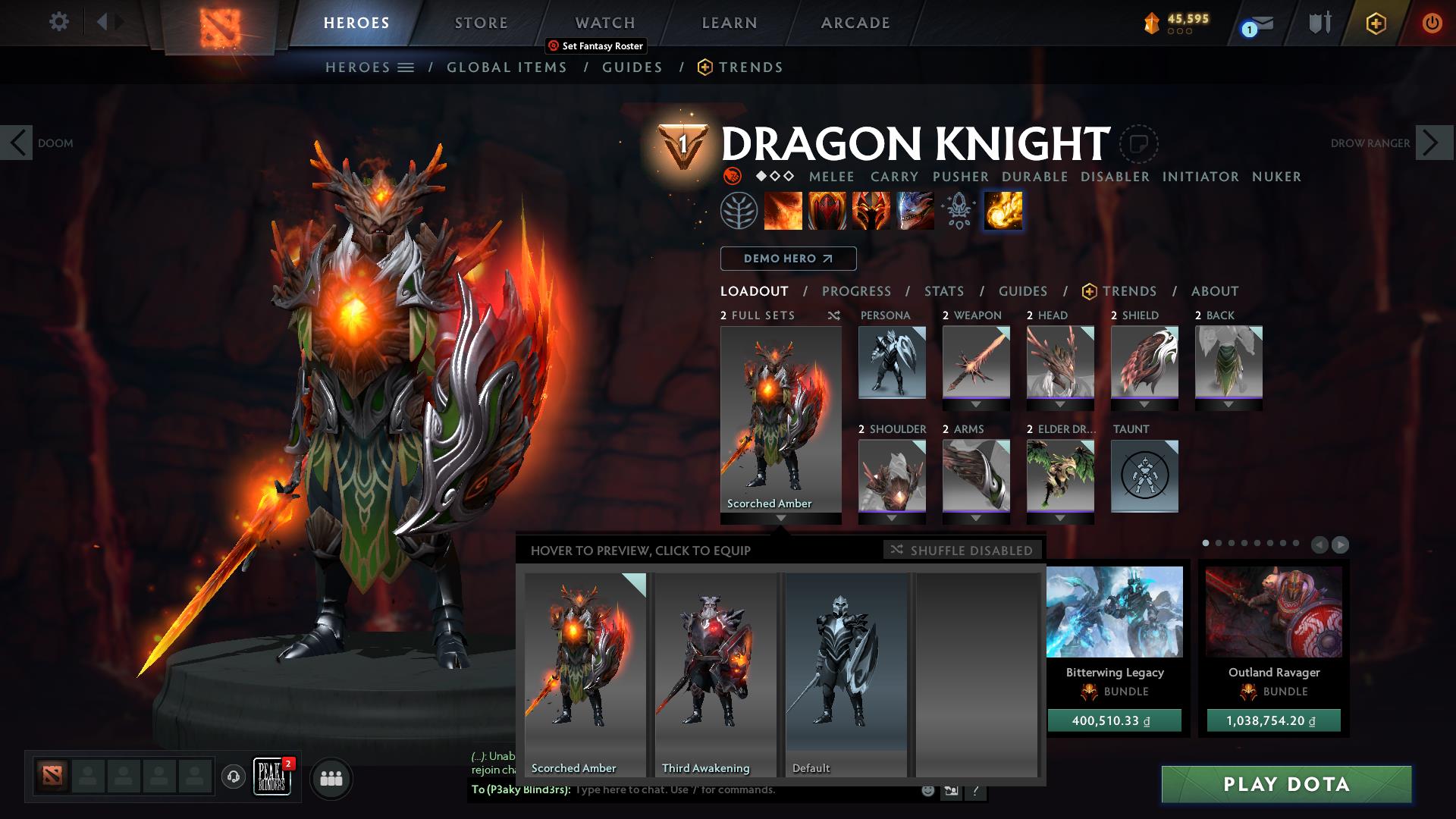This screenshot has width=1456, height=819.
Task: Open the settings gear icon
Action: click(58, 22)
